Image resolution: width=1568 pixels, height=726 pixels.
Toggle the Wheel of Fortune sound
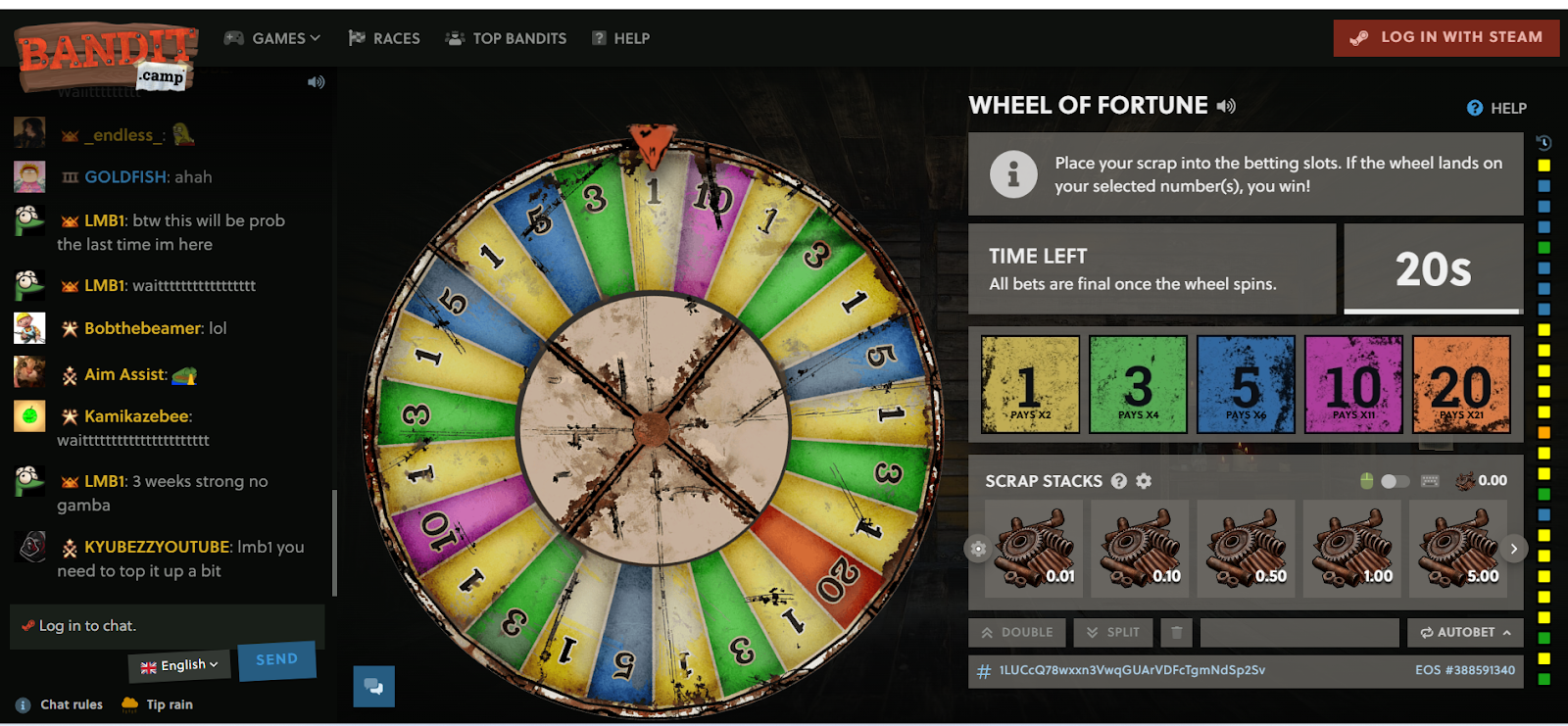click(1226, 106)
